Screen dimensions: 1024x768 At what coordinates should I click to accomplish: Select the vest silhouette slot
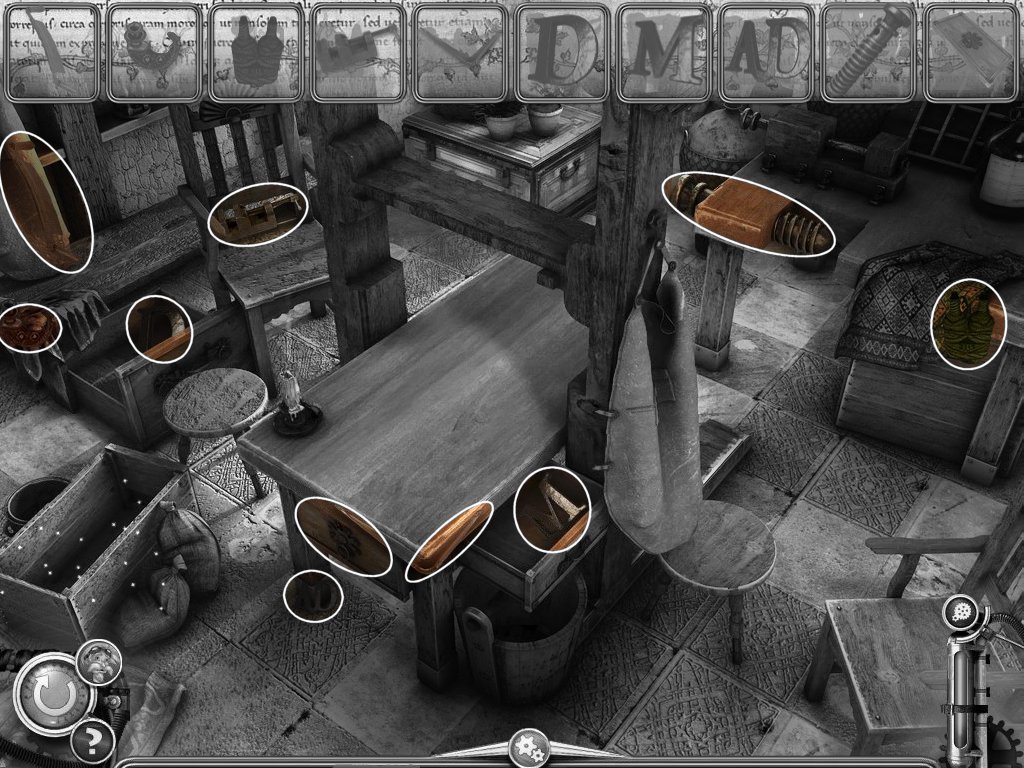pyautogui.click(x=255, y=53)
